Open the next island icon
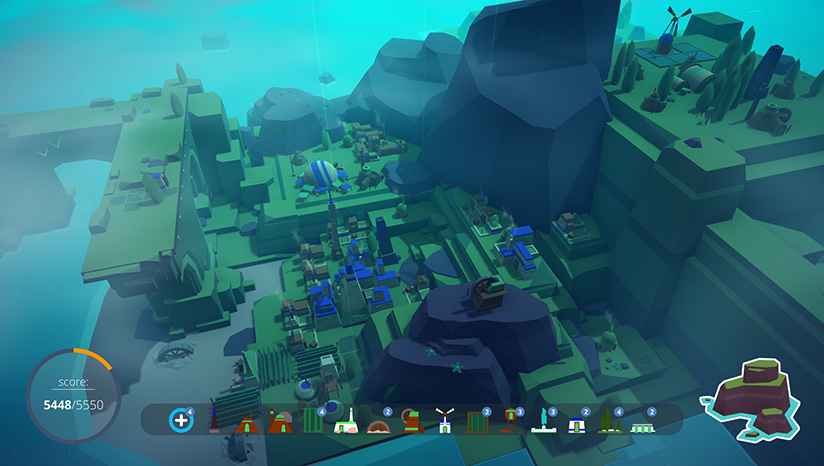This screenshot has height=466, width=824. [757, 398]
